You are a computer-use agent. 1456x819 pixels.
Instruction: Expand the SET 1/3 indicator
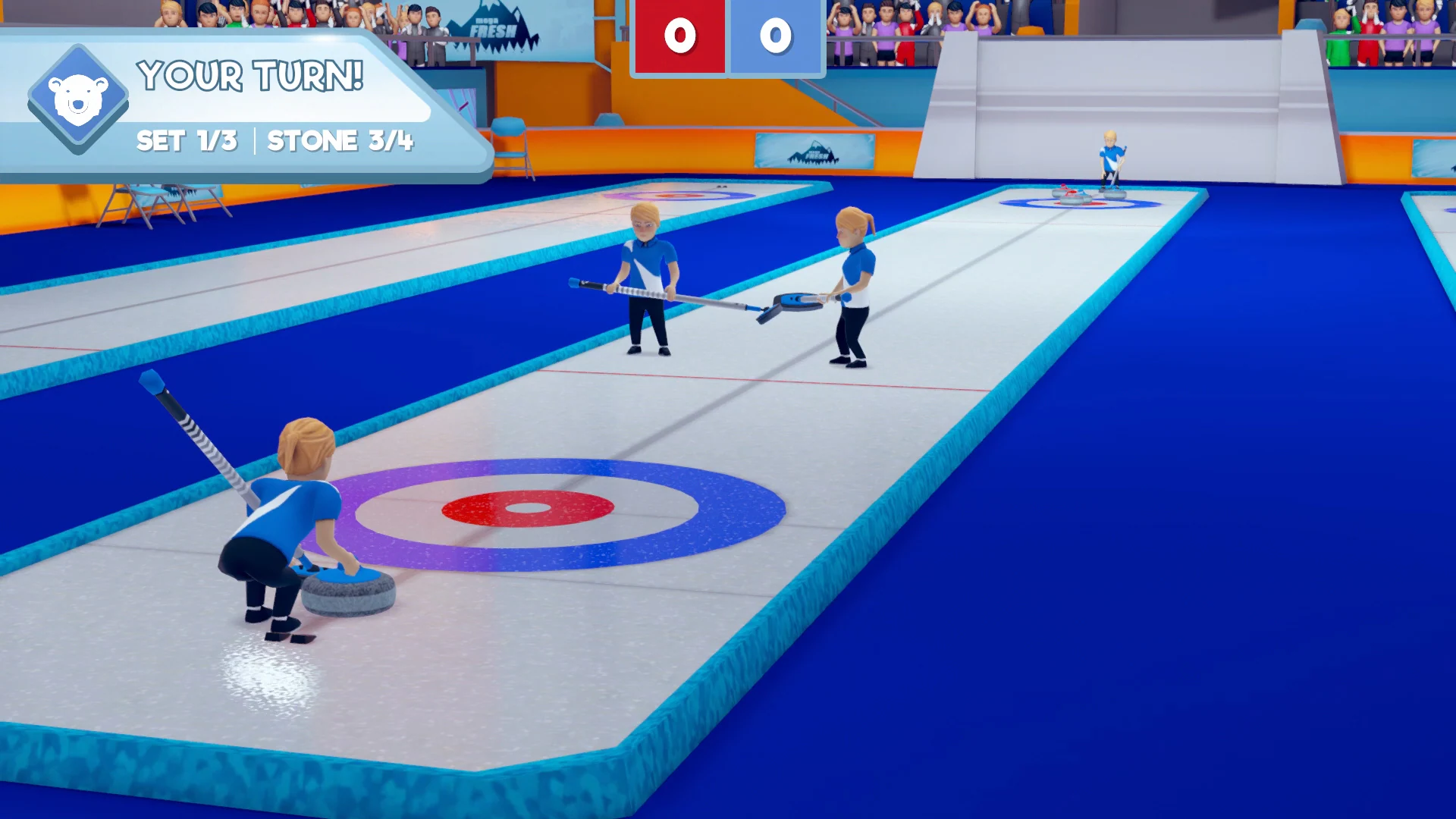187,141
